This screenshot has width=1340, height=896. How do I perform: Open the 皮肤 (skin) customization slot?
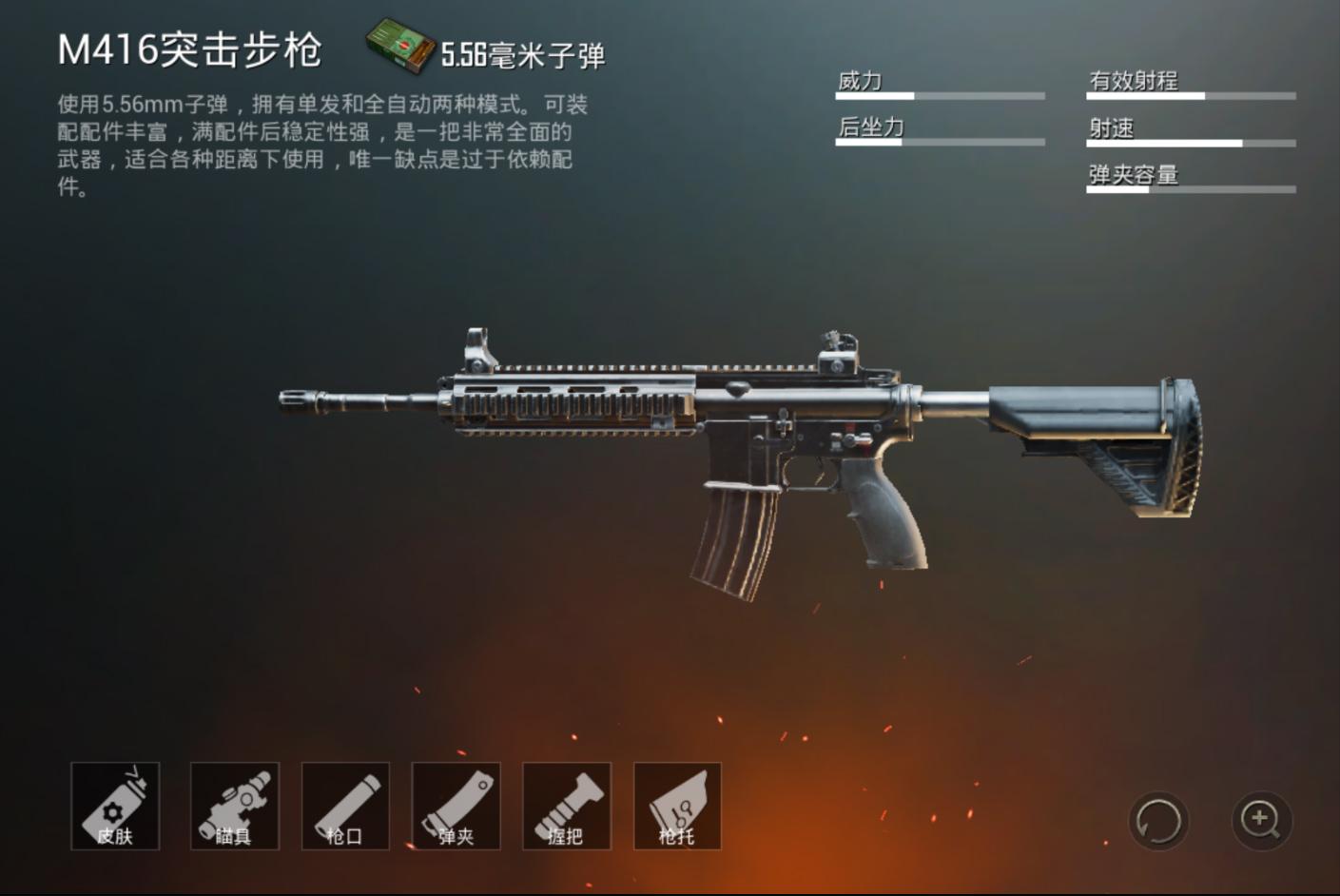tap(113, 808)
